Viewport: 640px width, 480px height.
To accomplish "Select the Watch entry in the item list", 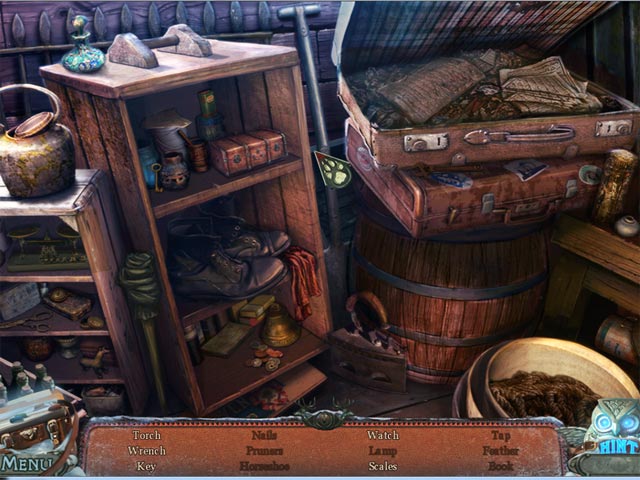I will 382,435.
